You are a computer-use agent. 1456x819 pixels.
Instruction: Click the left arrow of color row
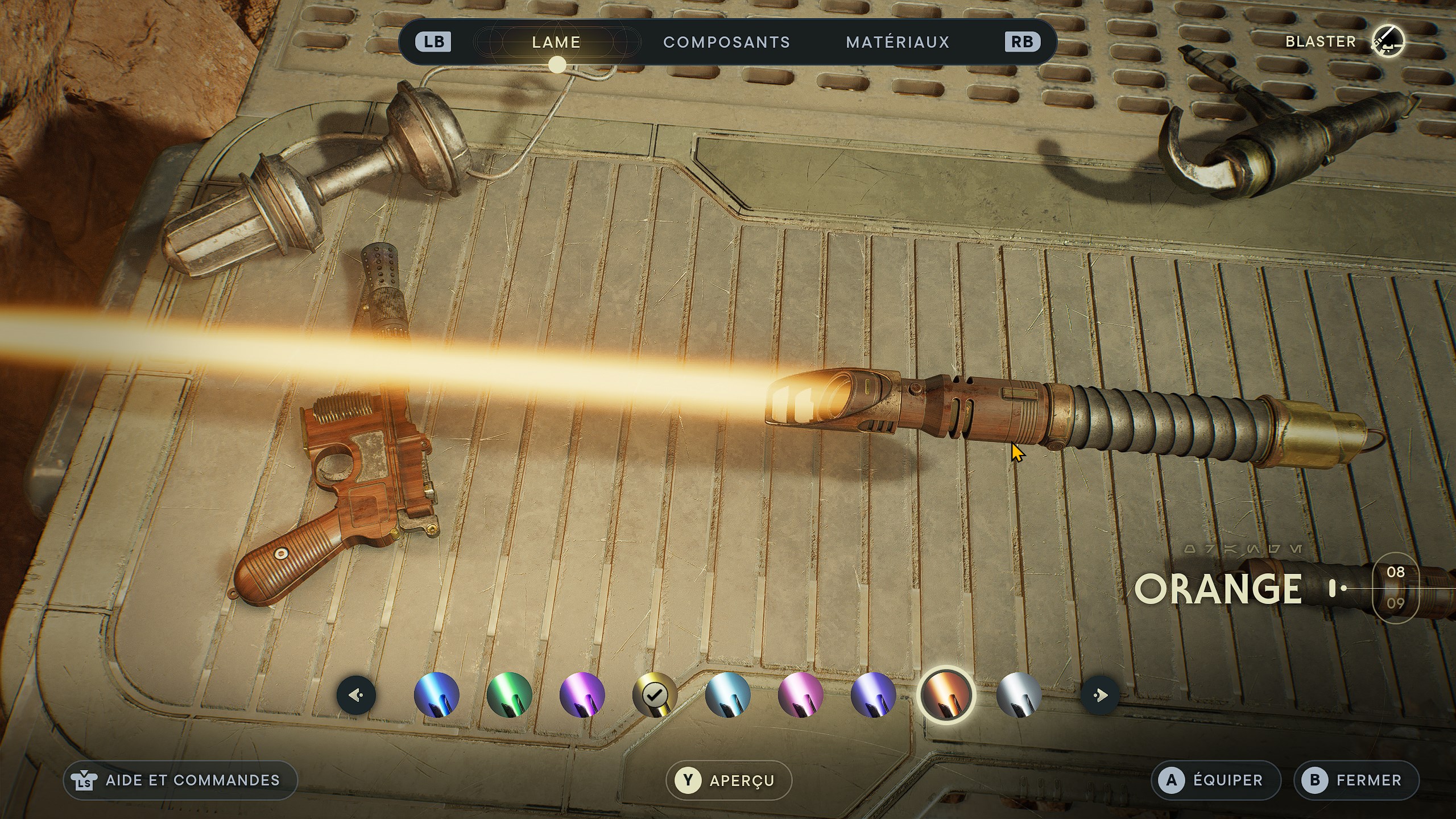coord(356,695)
